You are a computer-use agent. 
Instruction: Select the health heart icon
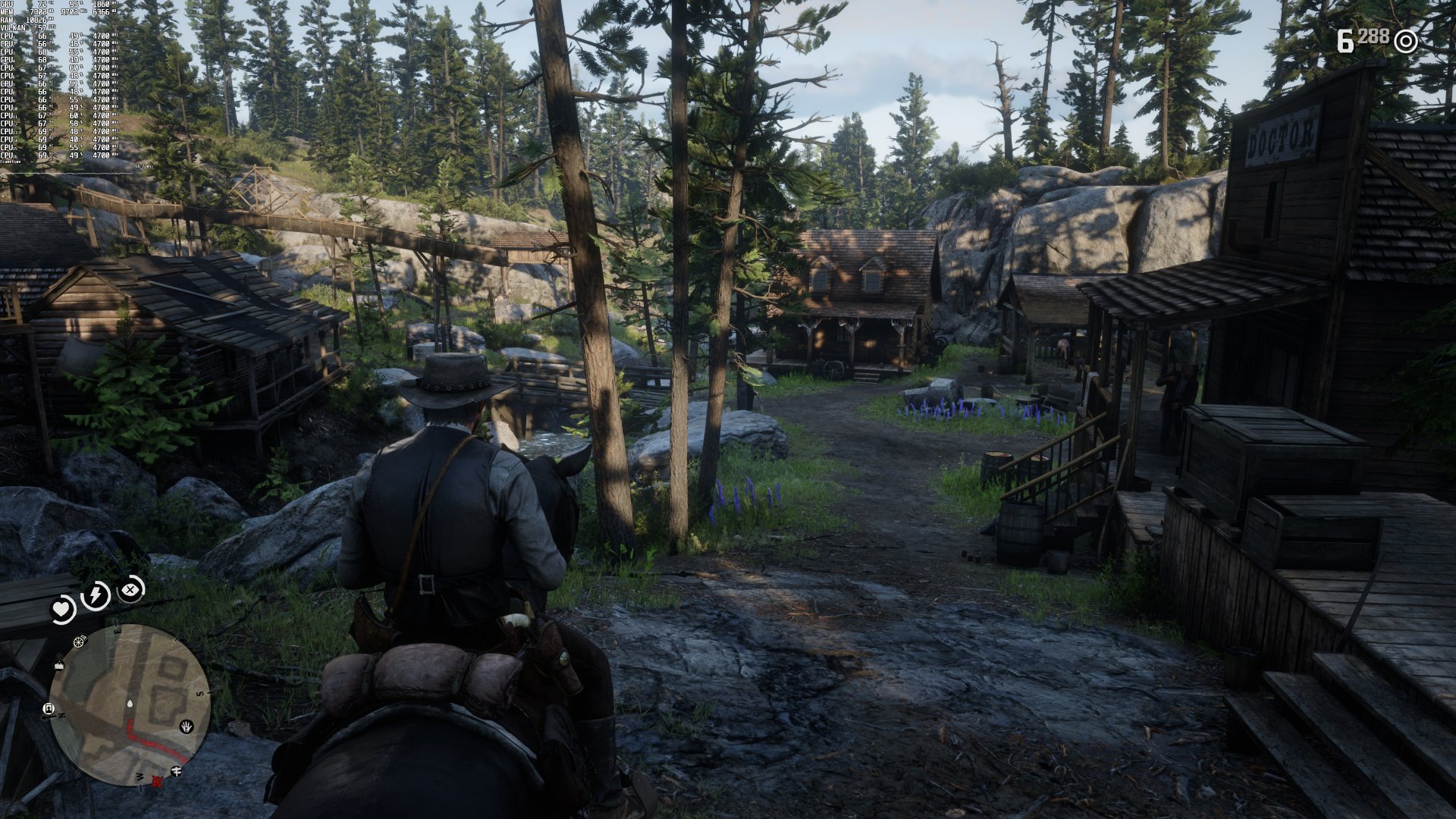pyautogui.click(x=62, y=607)
